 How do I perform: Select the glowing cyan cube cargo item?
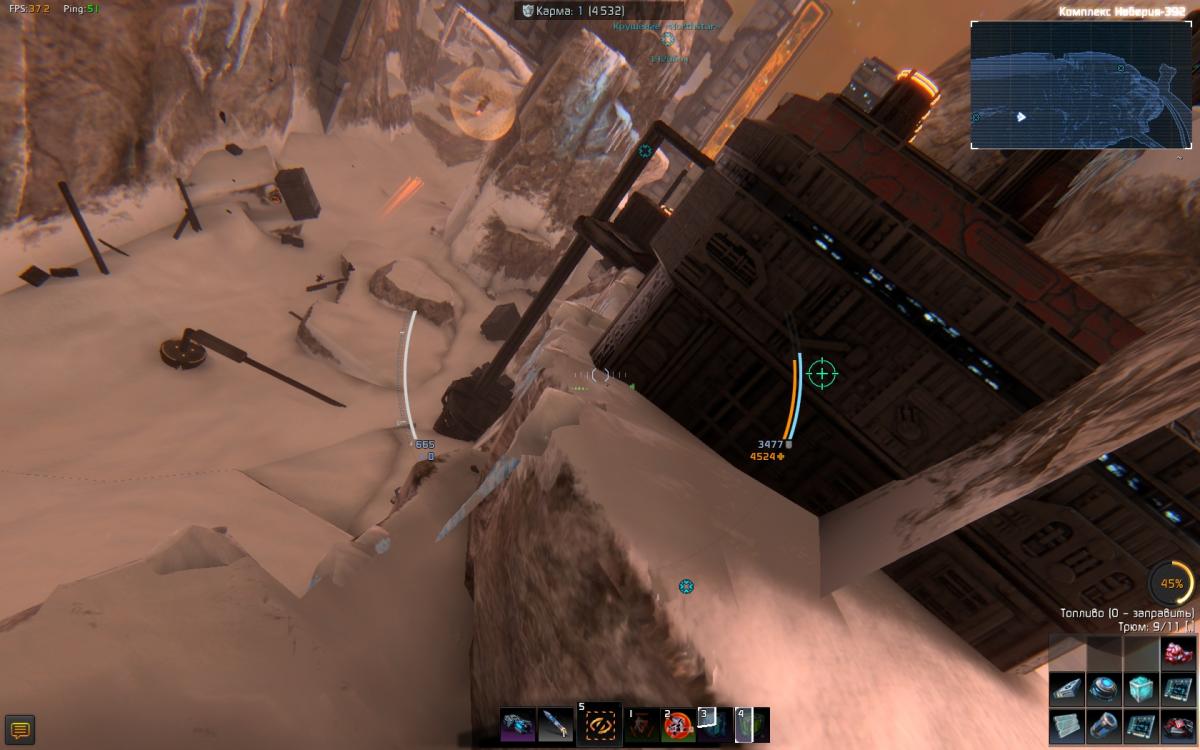point(1140,689)
